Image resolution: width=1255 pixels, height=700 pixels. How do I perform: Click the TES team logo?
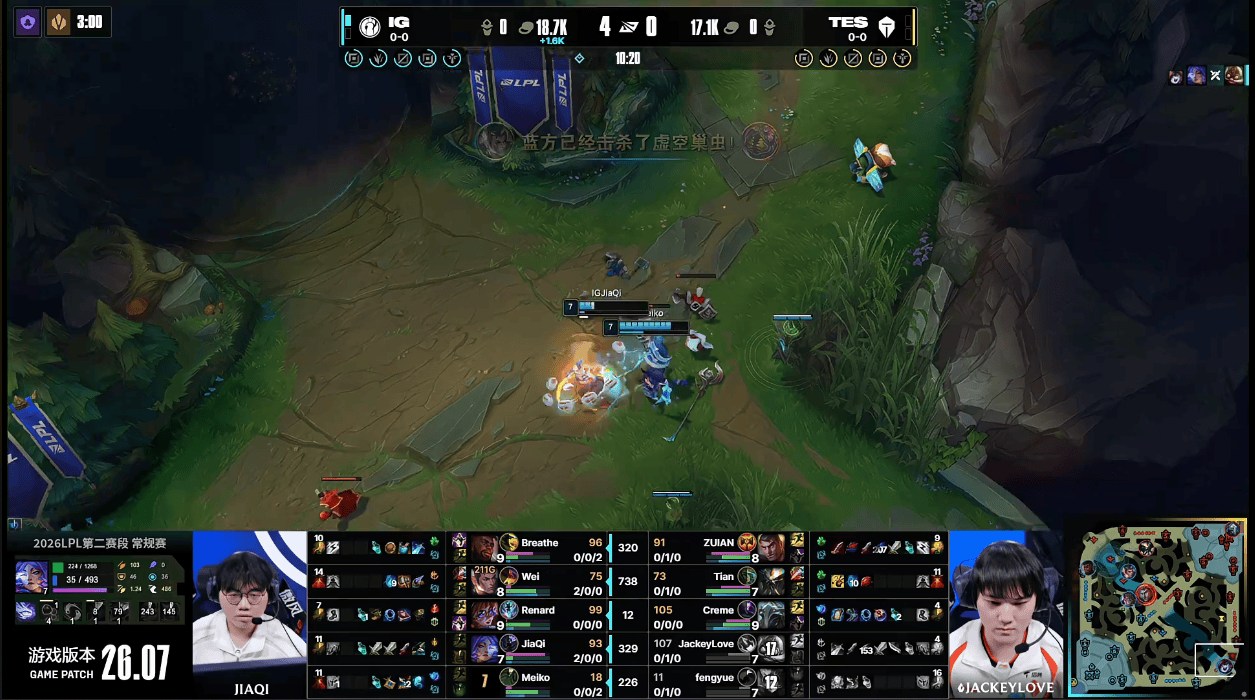(x=886, y=27)
